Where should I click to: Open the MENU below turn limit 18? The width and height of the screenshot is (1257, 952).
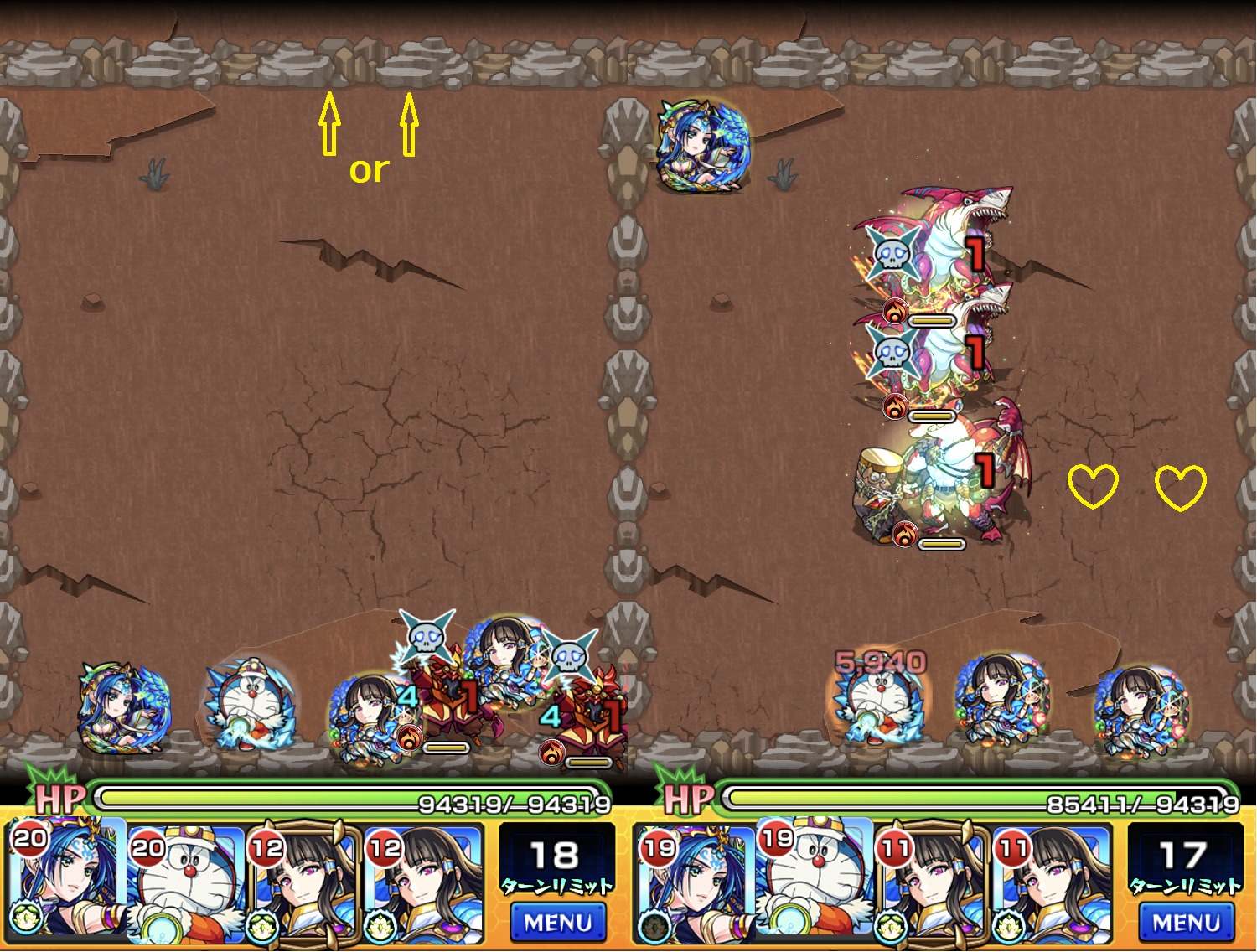(x=557, y=923)
